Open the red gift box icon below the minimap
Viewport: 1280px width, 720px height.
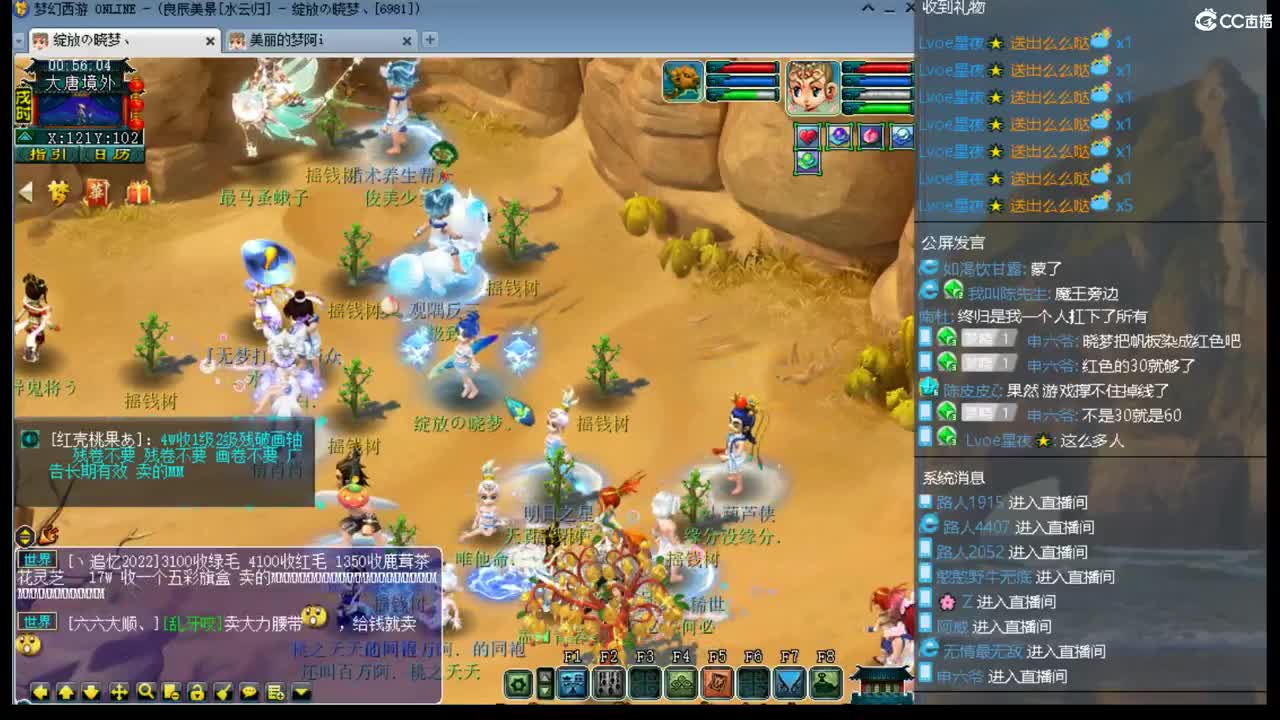138,190
